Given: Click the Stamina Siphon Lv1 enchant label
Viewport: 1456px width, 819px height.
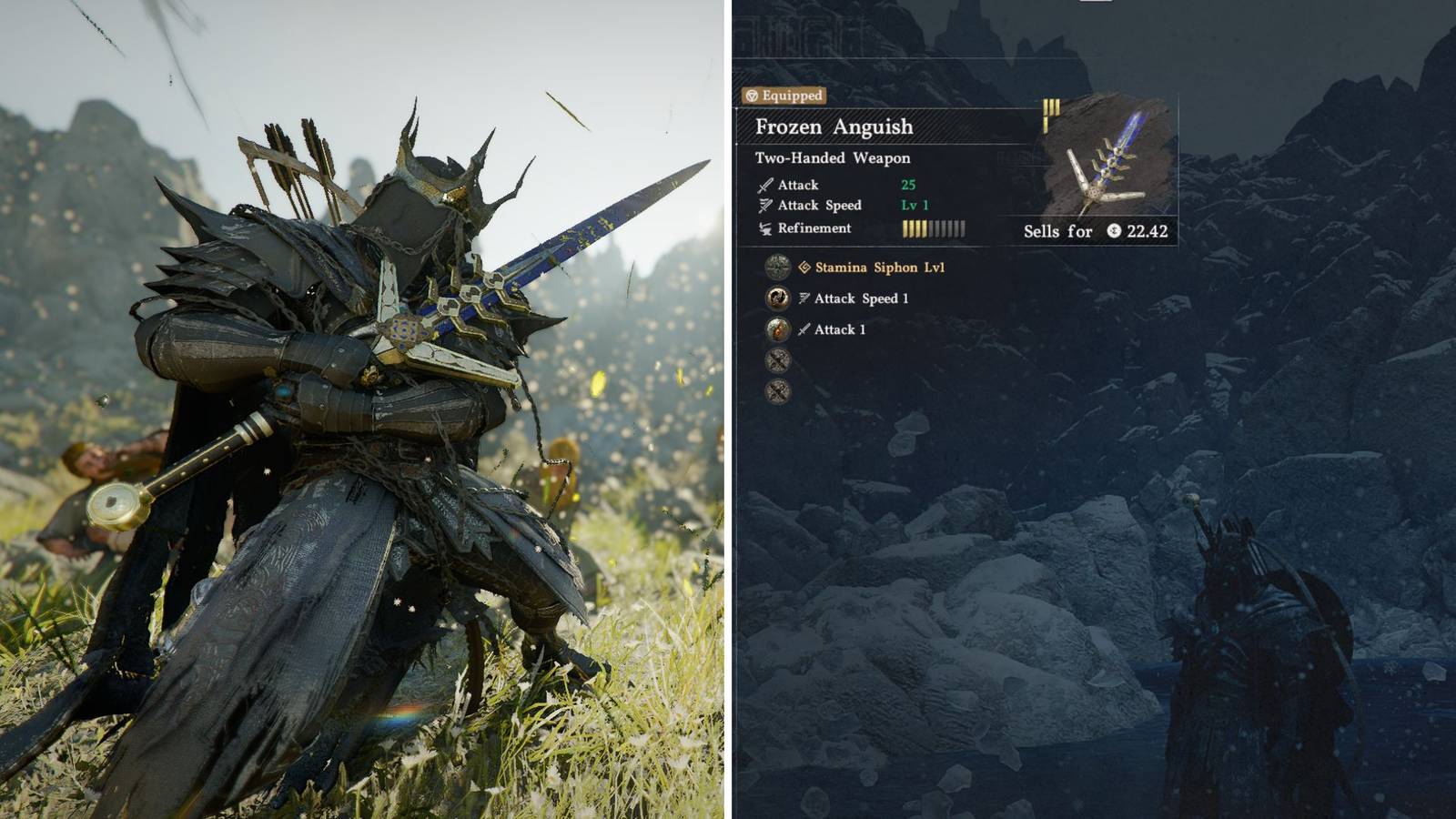Looking at the screenshot, I should 877,268.
